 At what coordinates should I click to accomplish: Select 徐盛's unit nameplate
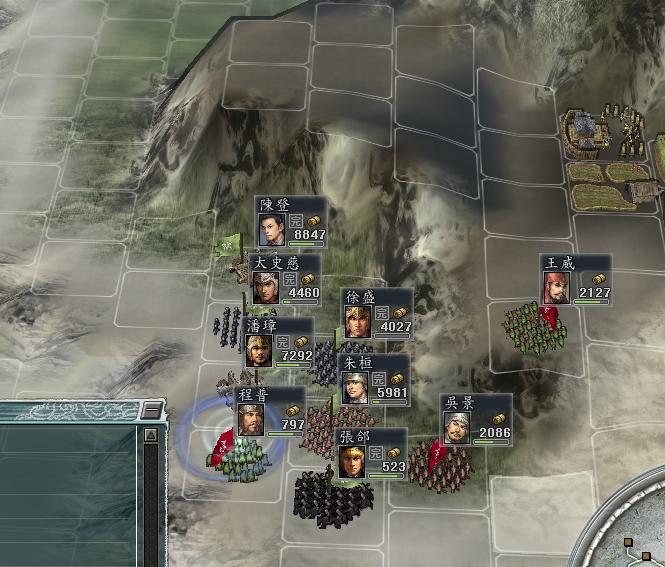[x=376, y=313]
